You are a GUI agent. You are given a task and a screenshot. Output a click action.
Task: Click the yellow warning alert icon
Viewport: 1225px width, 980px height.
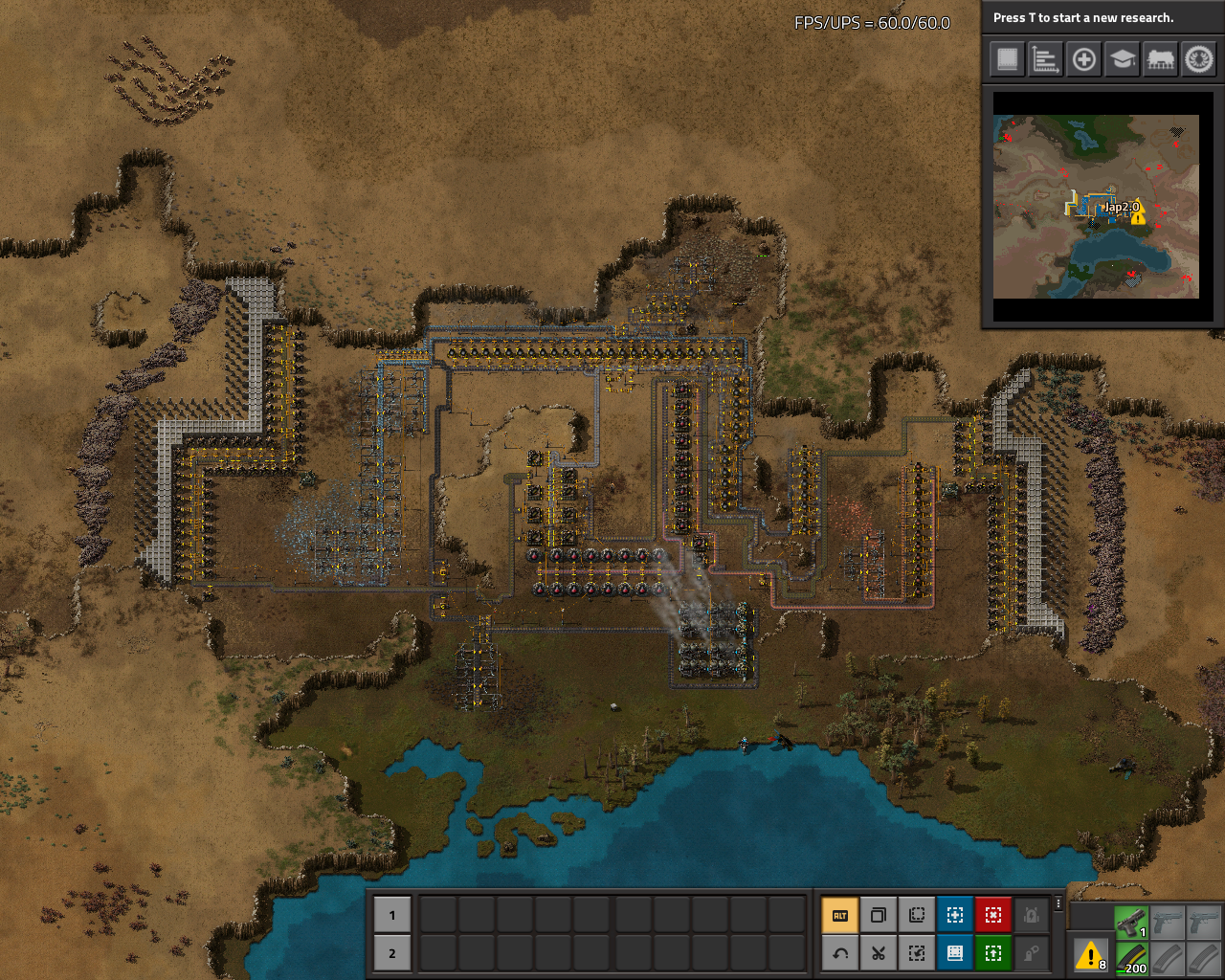click(1090, 954)
